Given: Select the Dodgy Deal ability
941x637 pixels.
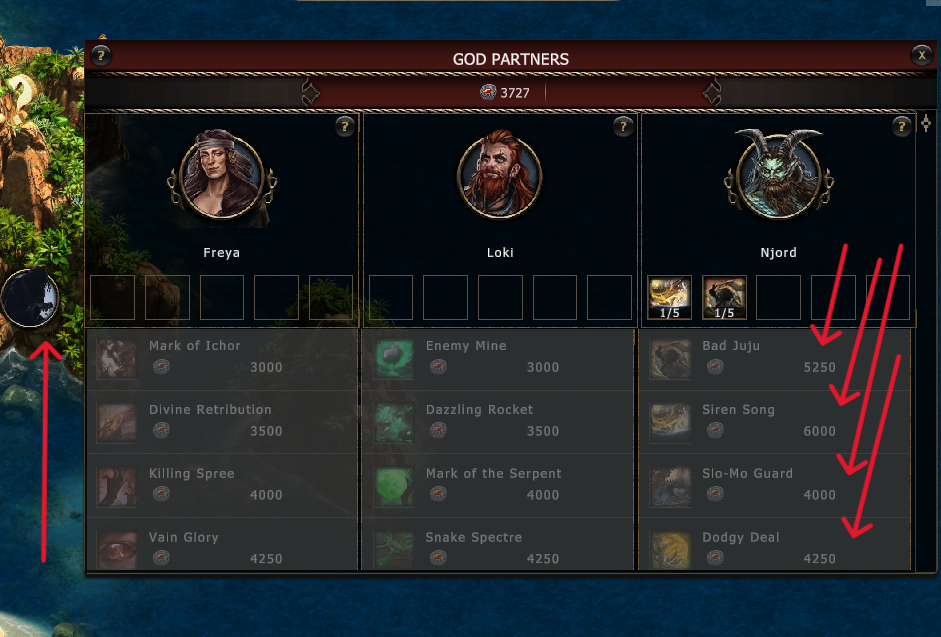Looking at the screenshot, I should coord(775,548).
